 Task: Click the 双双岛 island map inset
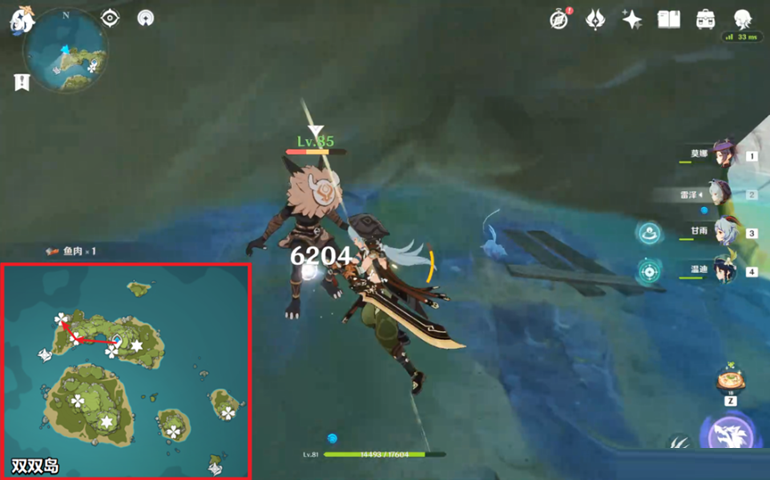(126, 371)
